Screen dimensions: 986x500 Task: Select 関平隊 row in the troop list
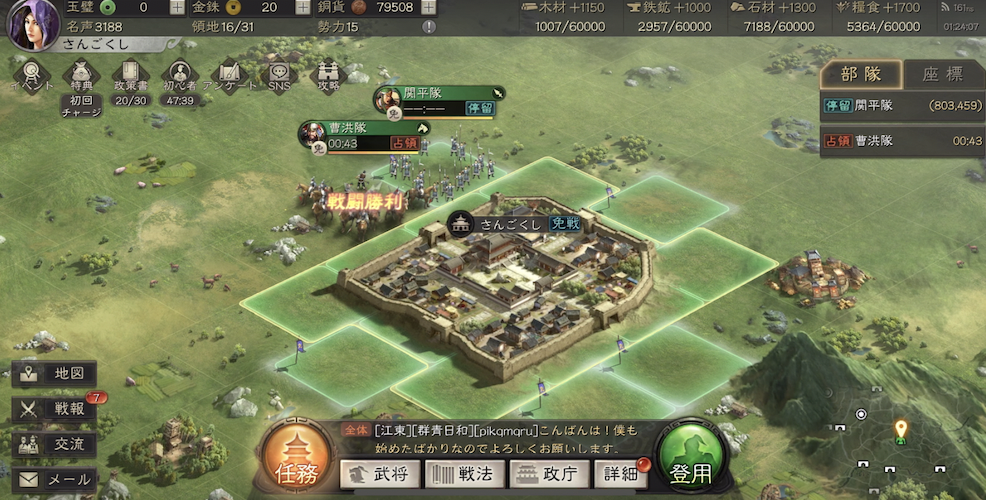coord(902,105)
